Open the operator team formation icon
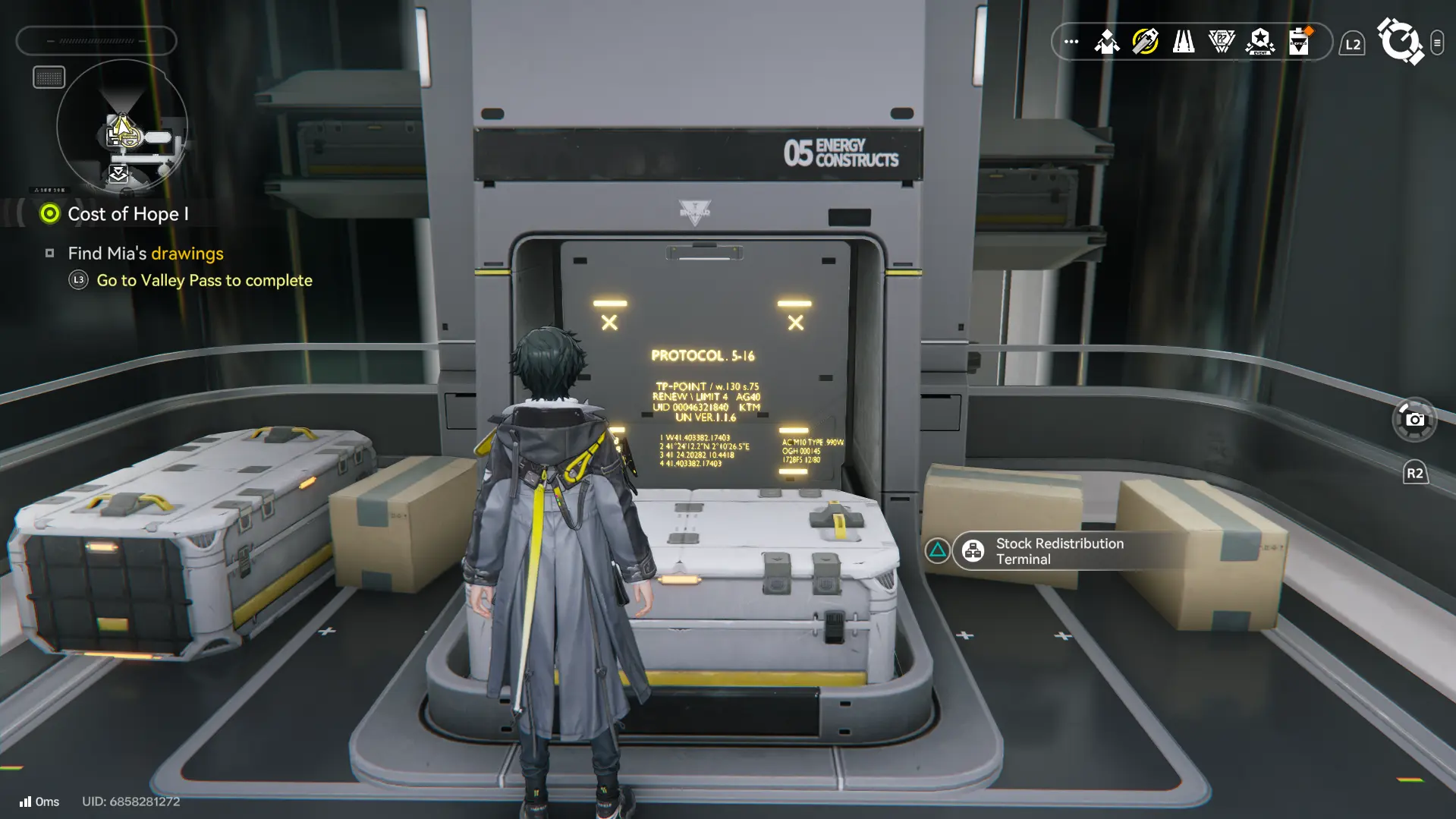 coord(1107,42)
